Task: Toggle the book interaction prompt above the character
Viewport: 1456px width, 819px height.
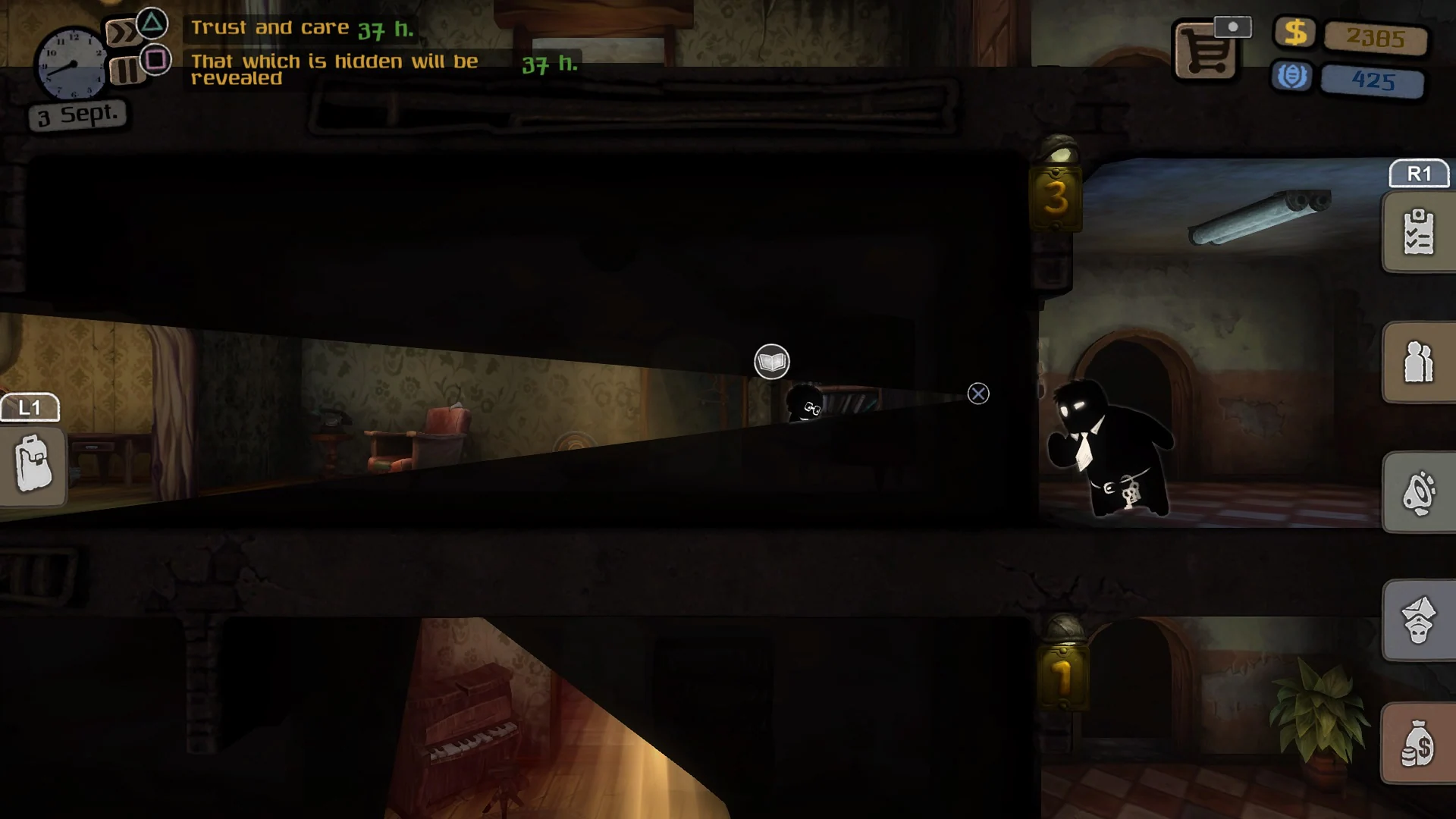Action: click(x=770, y=362)
